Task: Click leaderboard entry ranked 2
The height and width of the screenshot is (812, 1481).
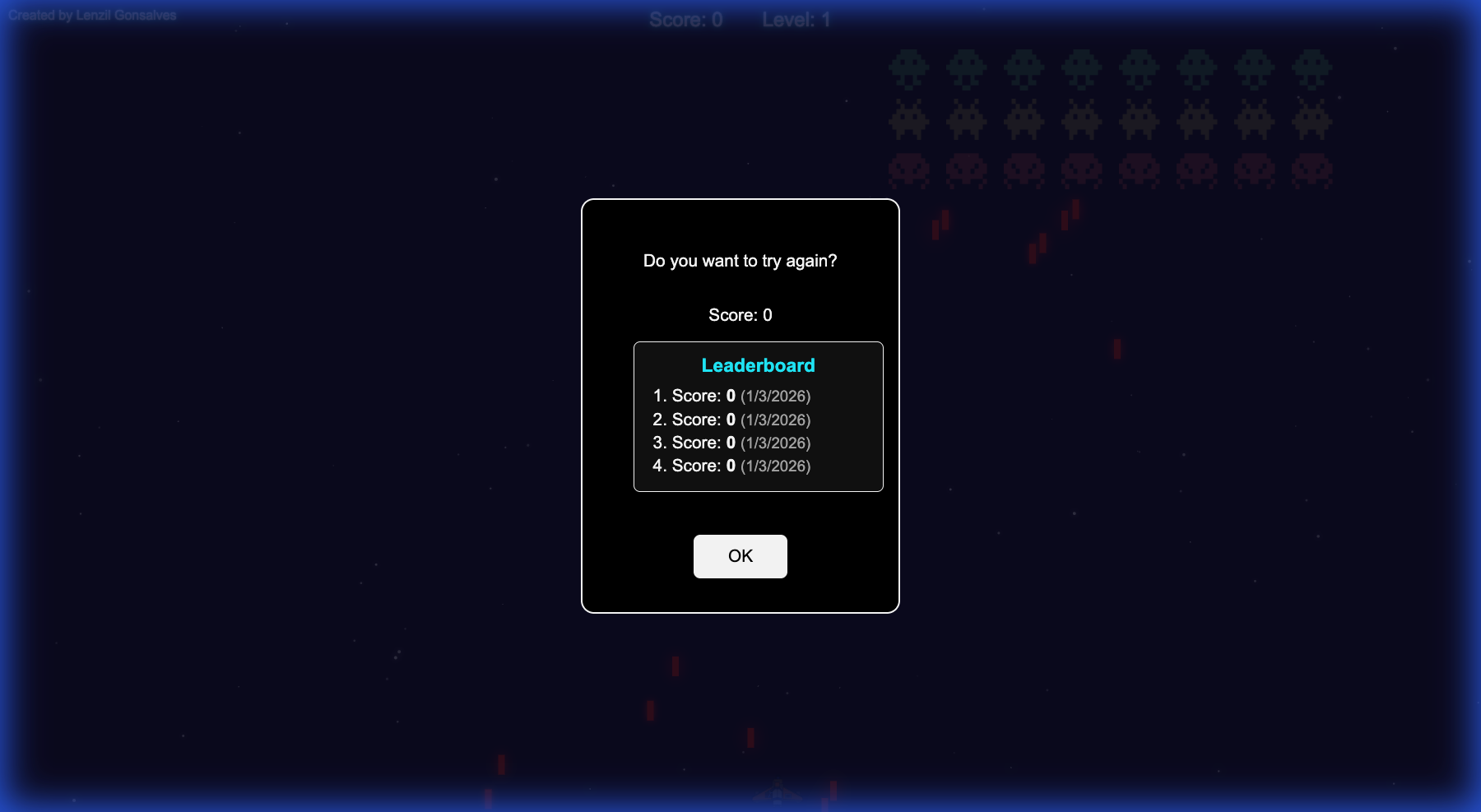Action: pyautogui.click(x=731, y=420)
